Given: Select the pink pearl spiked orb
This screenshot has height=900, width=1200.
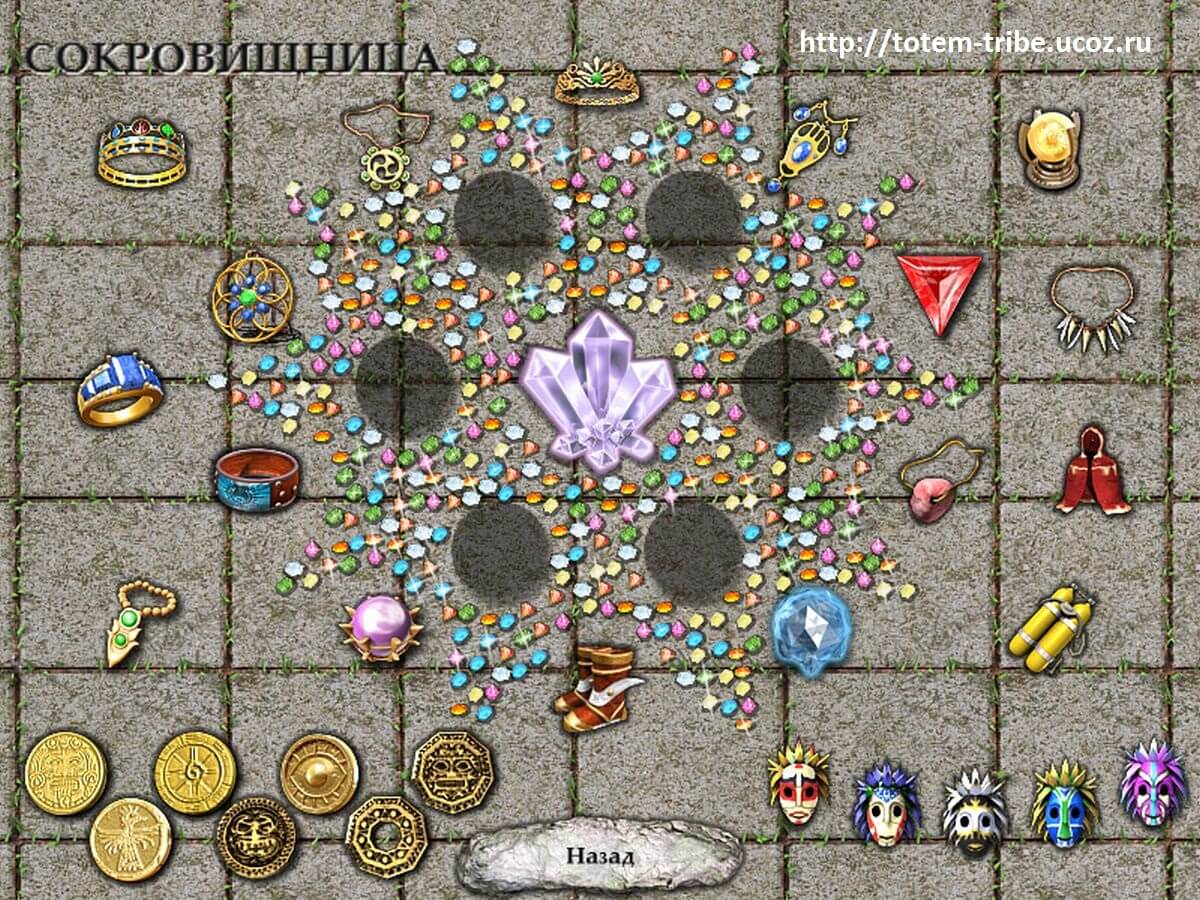Looking at the screenshot, I should (378, 627).
